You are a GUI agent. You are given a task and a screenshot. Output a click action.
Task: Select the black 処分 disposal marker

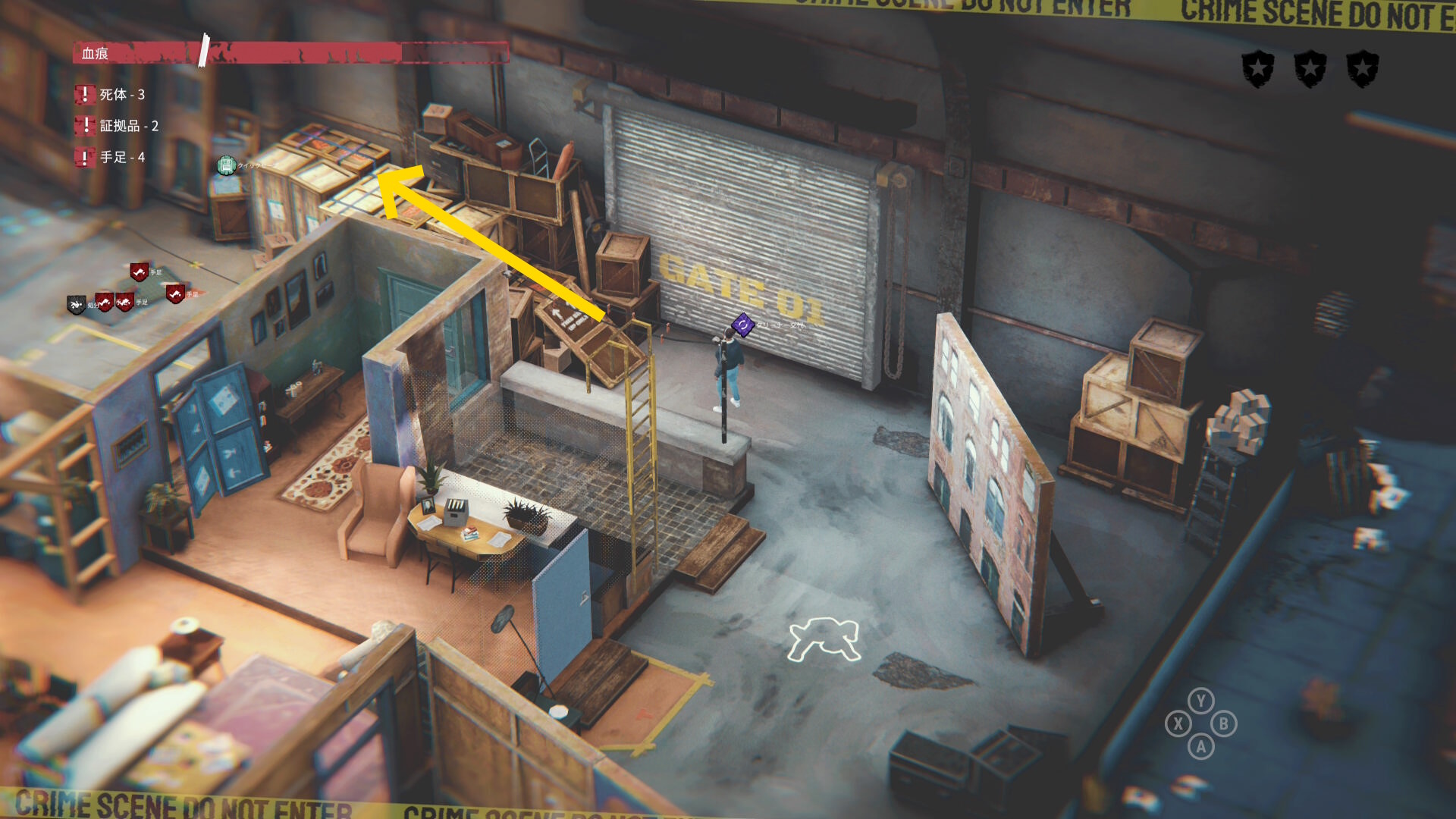coord(76,305)
